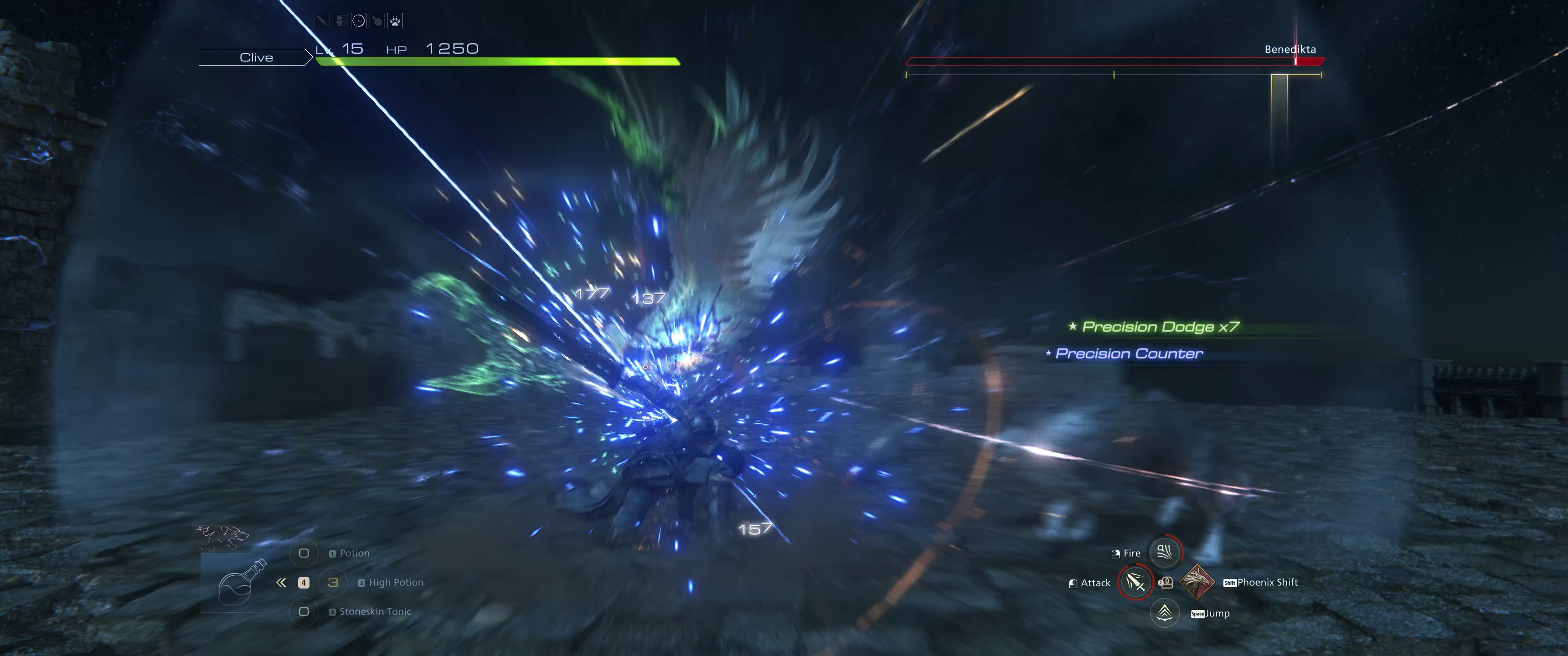Click the clock cooldown icon in the status row
The image size is (1568, 656).
pyautogui.click(x=359, y=20)
